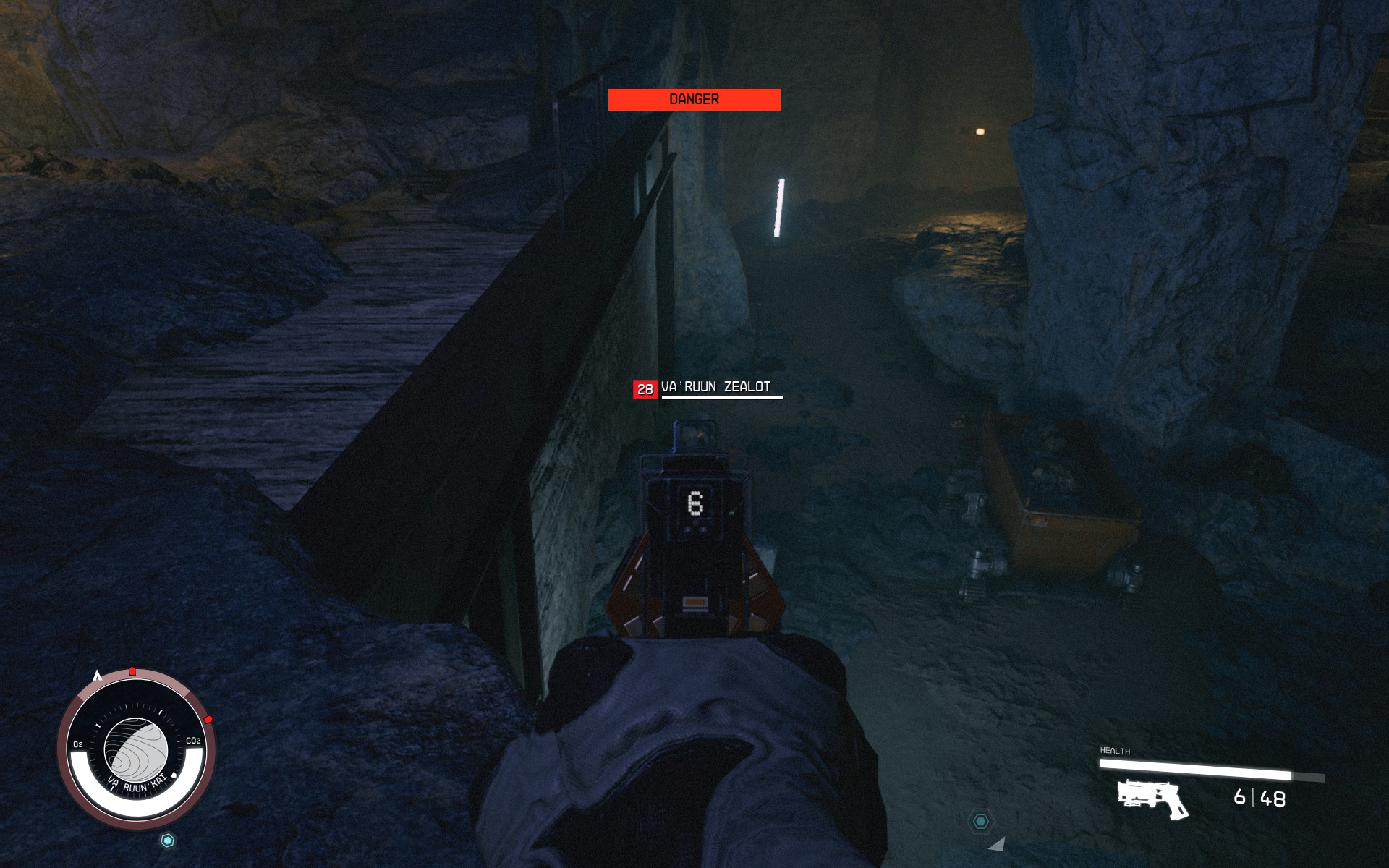Click the hexagon icon beneath the compass gauge

coord(168,841)
